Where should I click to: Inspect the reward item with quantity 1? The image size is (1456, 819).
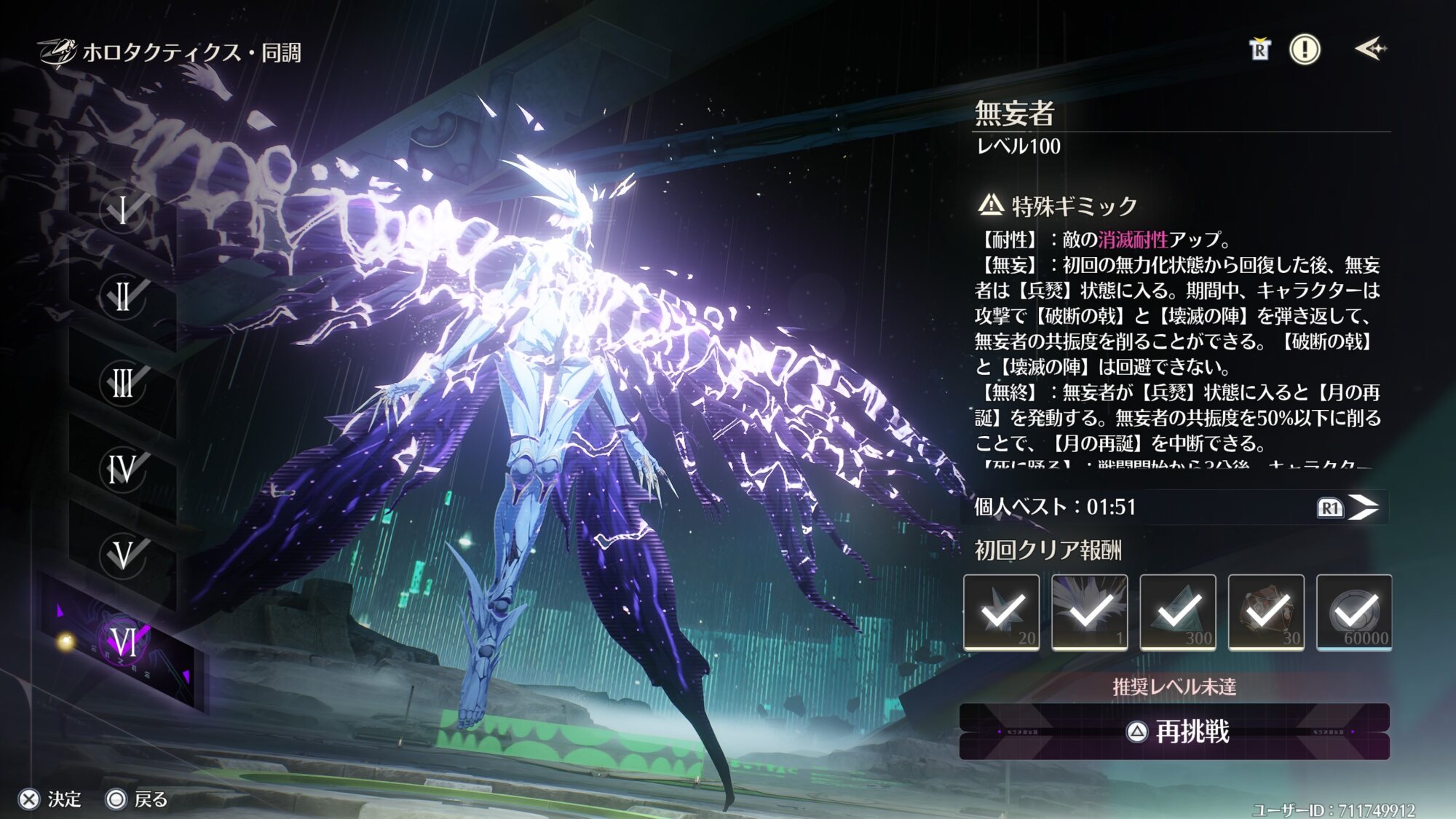(x=1090, y=612)
